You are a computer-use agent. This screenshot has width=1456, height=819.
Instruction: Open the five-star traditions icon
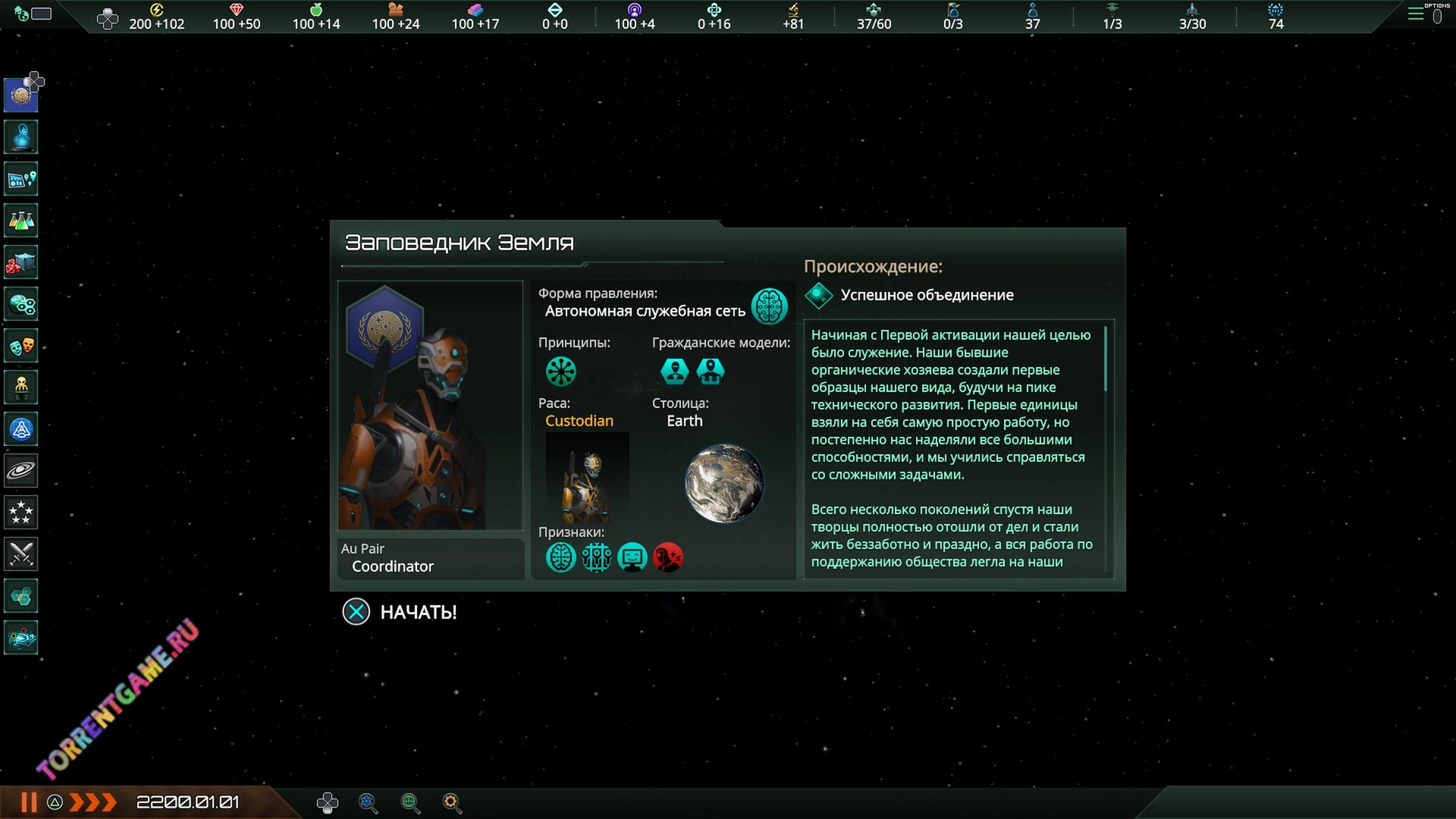tap(21, 513)
